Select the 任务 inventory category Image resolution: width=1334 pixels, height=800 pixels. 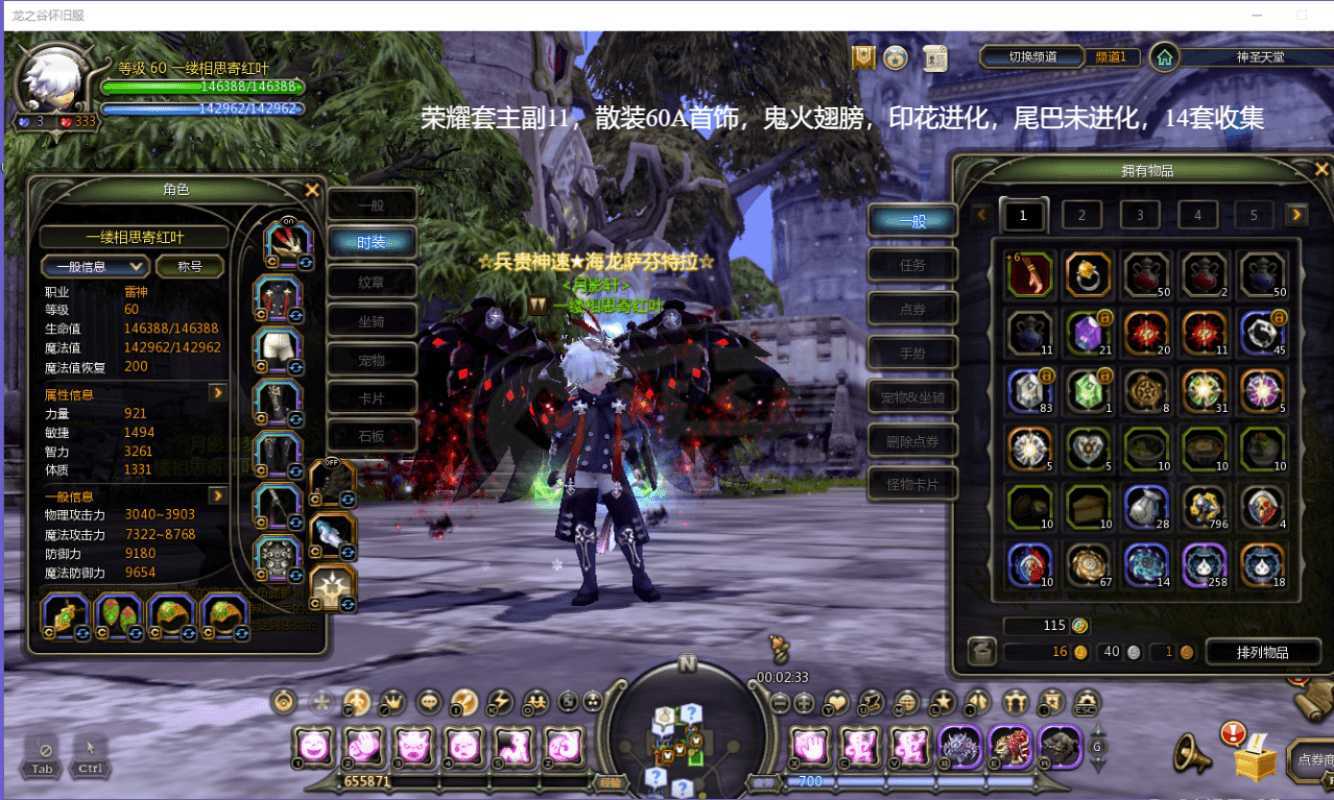pos(912,266)
